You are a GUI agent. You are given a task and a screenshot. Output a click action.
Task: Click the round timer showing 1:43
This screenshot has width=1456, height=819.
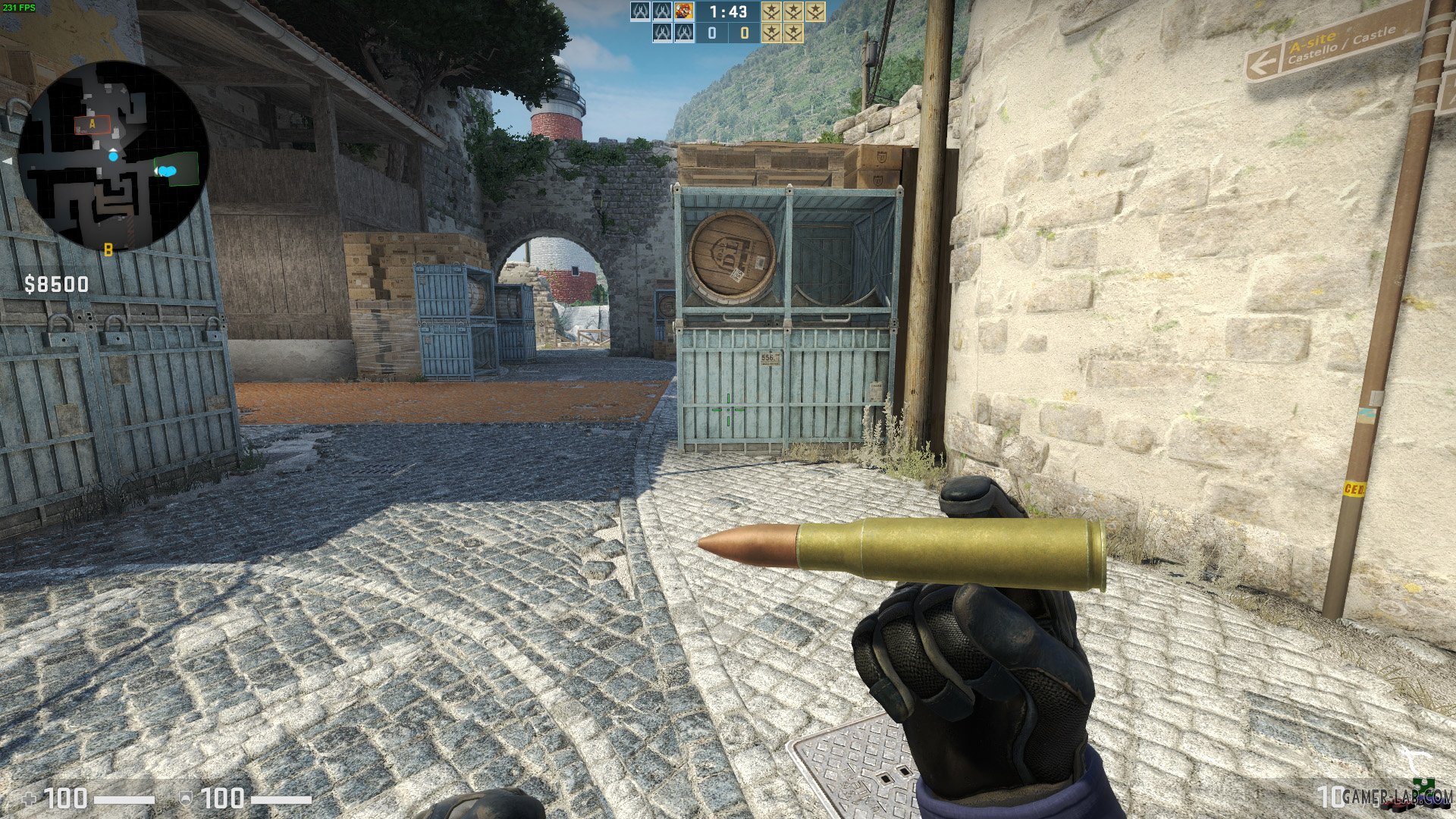tap(727, 12)
